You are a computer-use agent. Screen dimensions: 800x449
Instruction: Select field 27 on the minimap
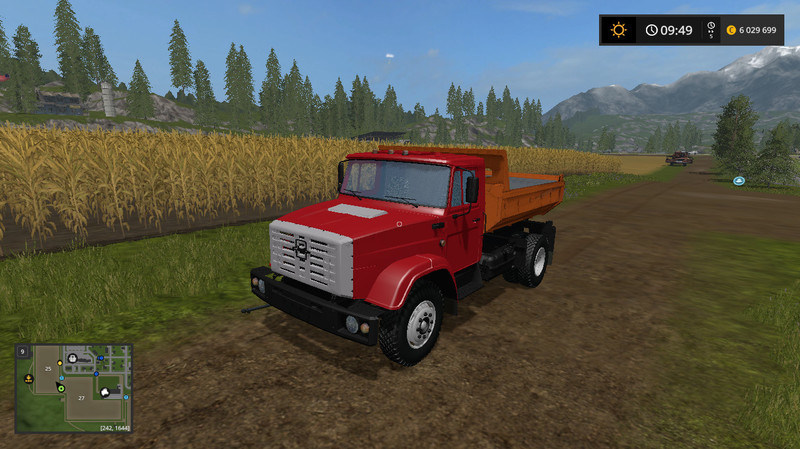click(x=79, y=397)
